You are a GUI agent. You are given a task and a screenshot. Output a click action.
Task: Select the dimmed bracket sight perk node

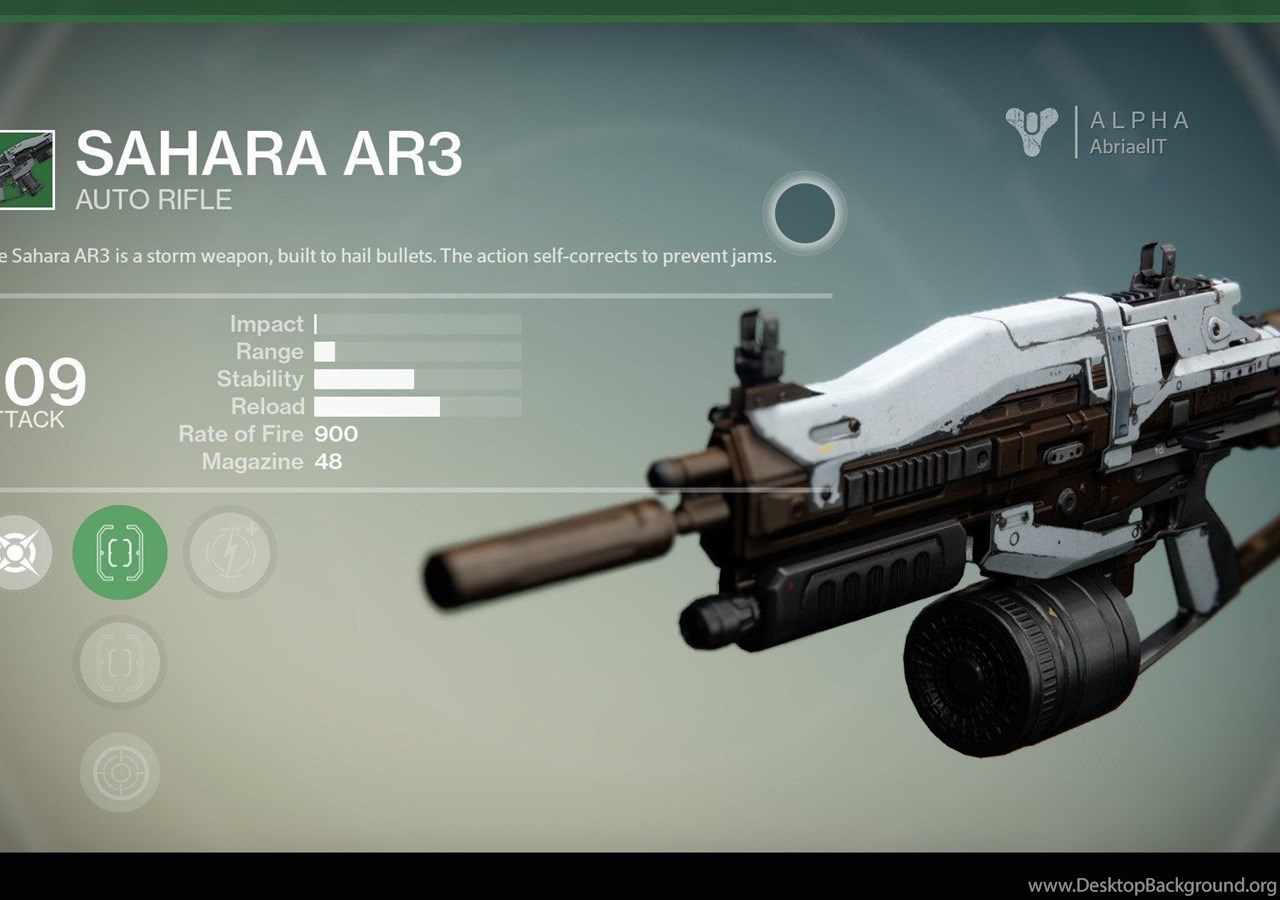coord(120,662)
